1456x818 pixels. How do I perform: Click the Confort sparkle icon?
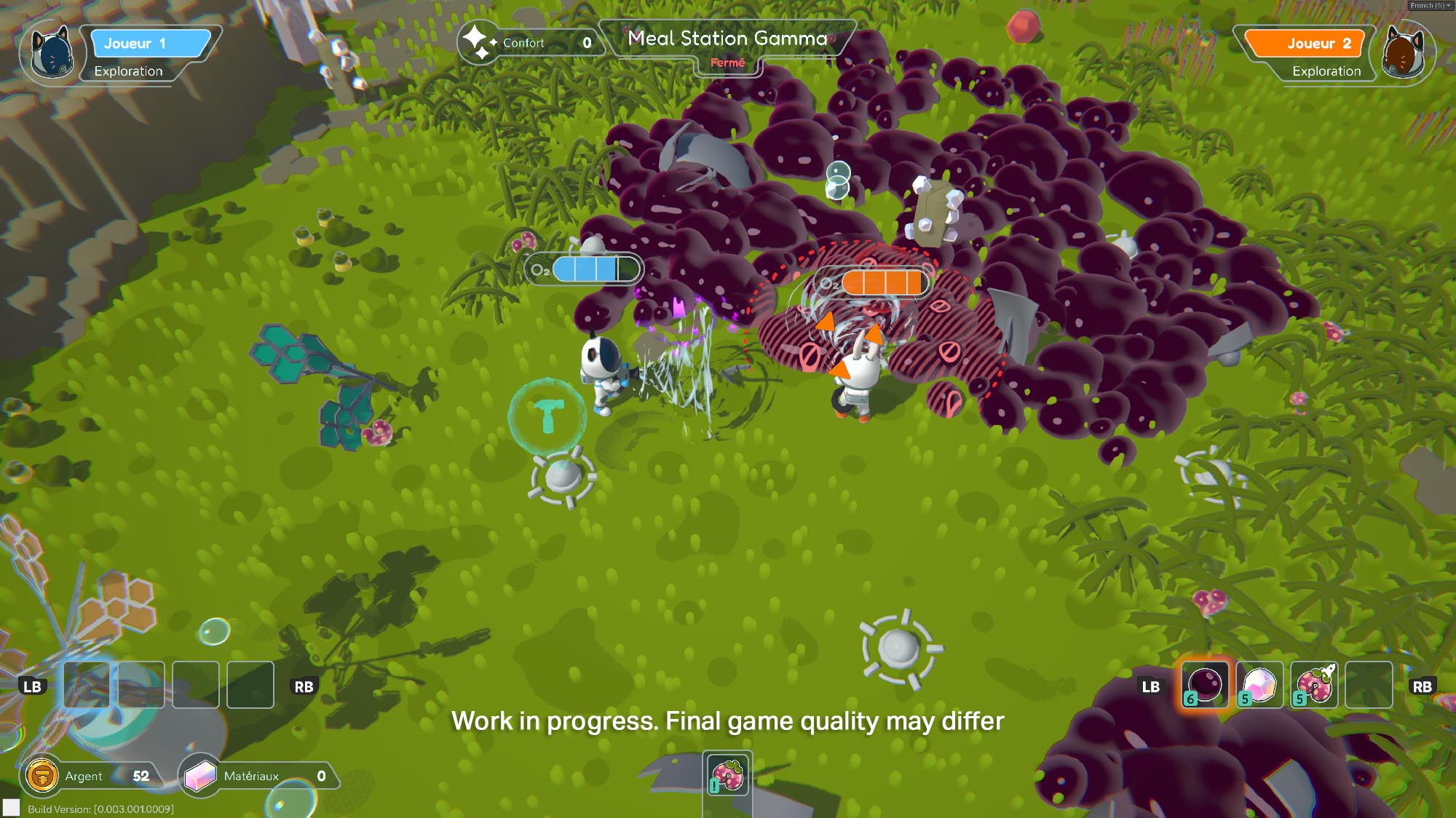(477, 41)
